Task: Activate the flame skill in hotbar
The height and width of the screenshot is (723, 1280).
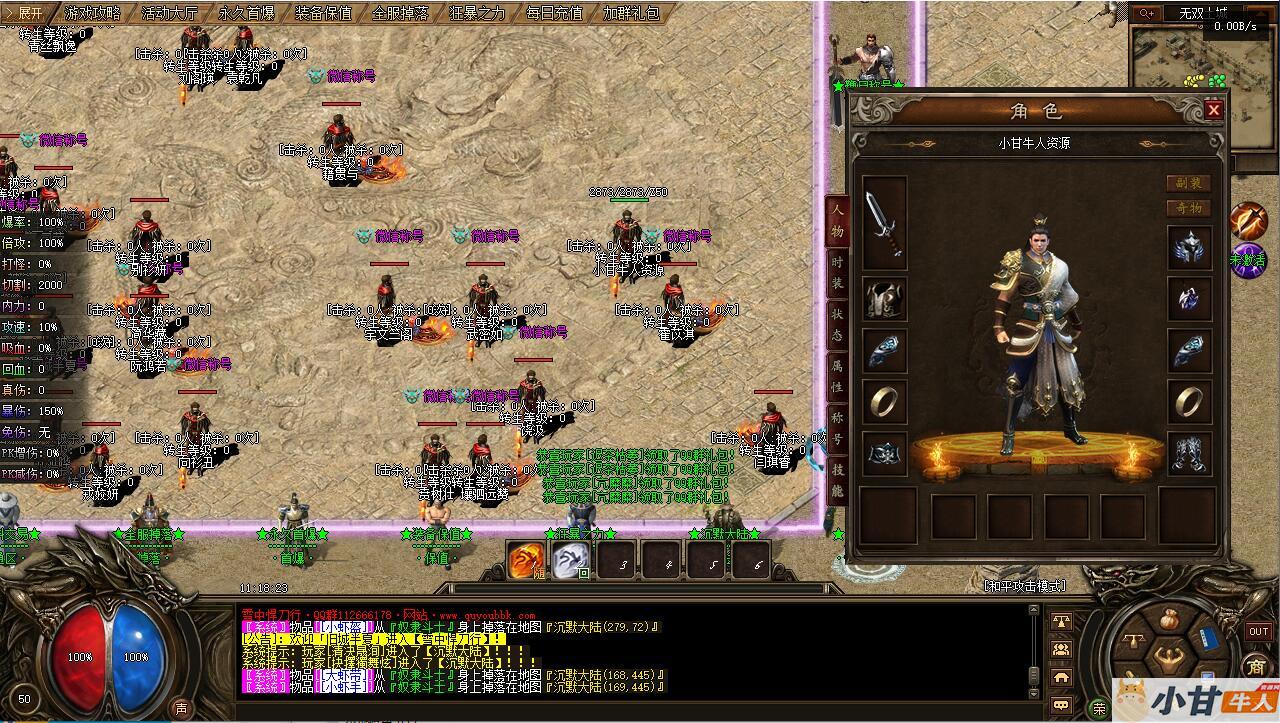Action: point(527,560)
